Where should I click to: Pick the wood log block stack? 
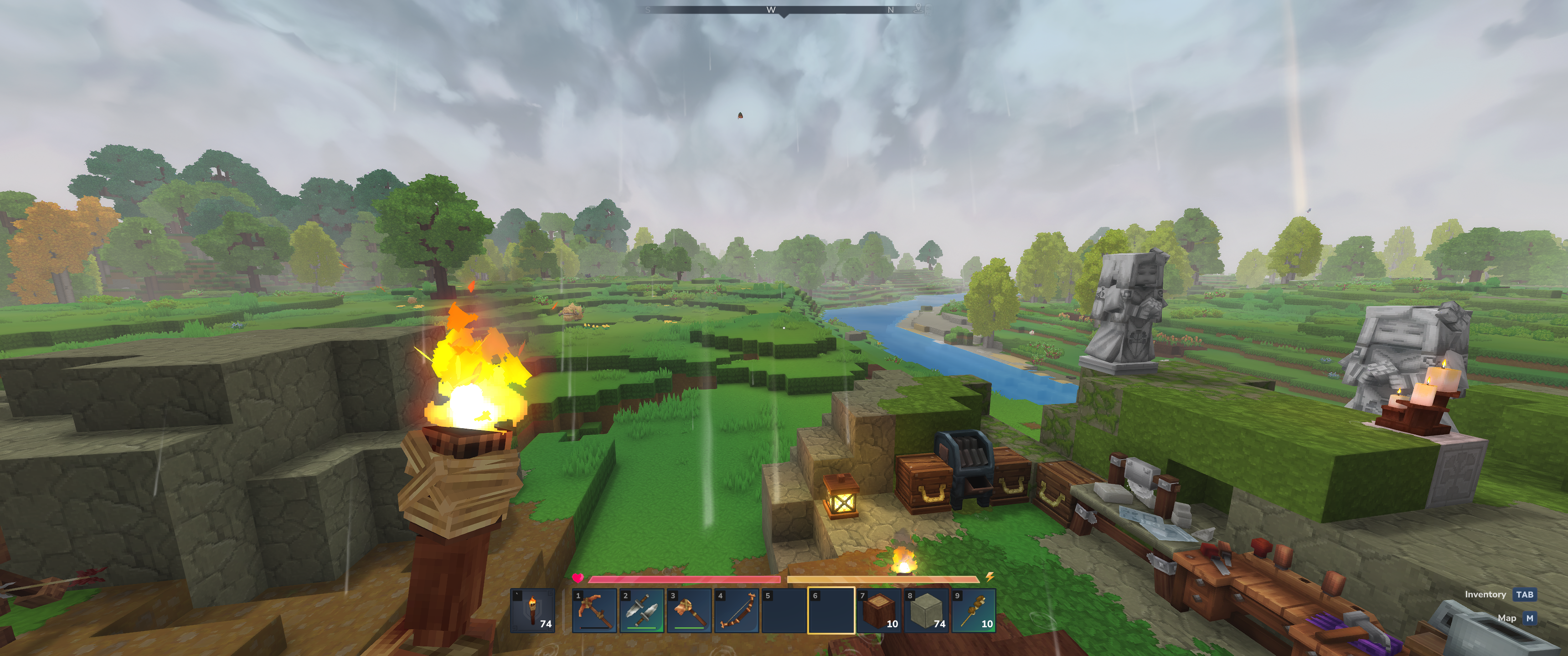click(879, 610)
